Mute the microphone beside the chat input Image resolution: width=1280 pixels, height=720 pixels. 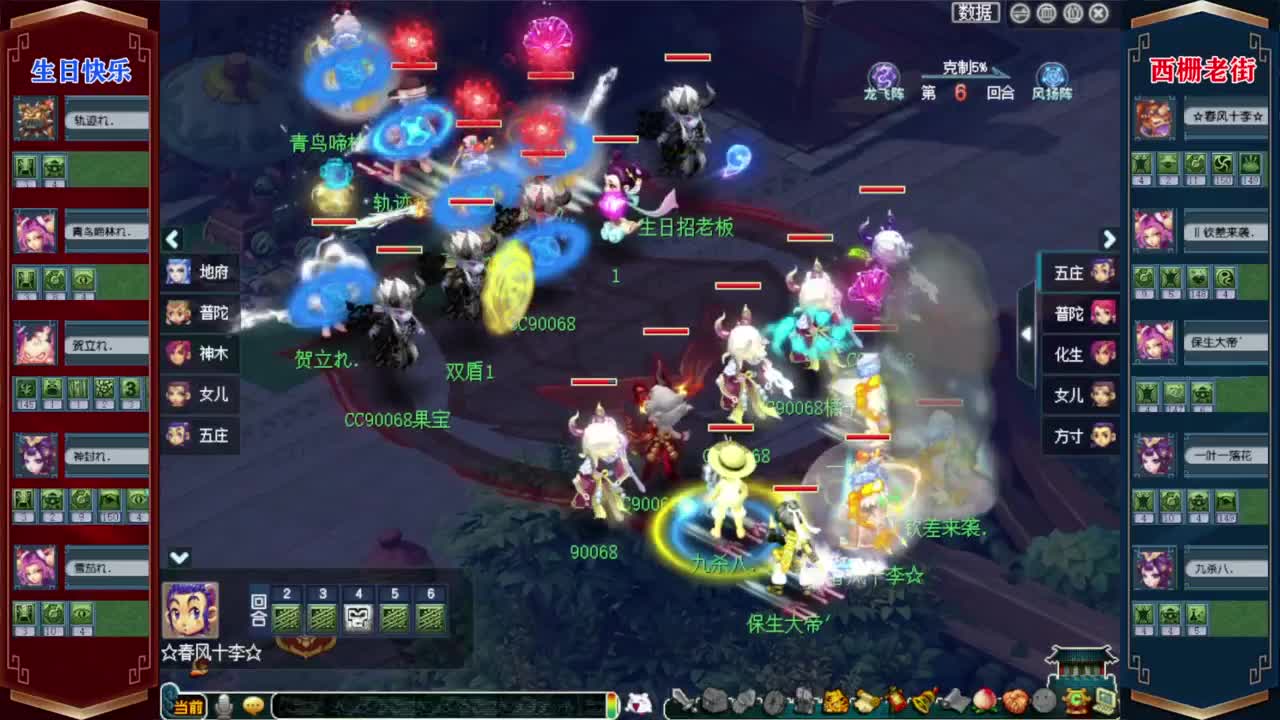224,705
